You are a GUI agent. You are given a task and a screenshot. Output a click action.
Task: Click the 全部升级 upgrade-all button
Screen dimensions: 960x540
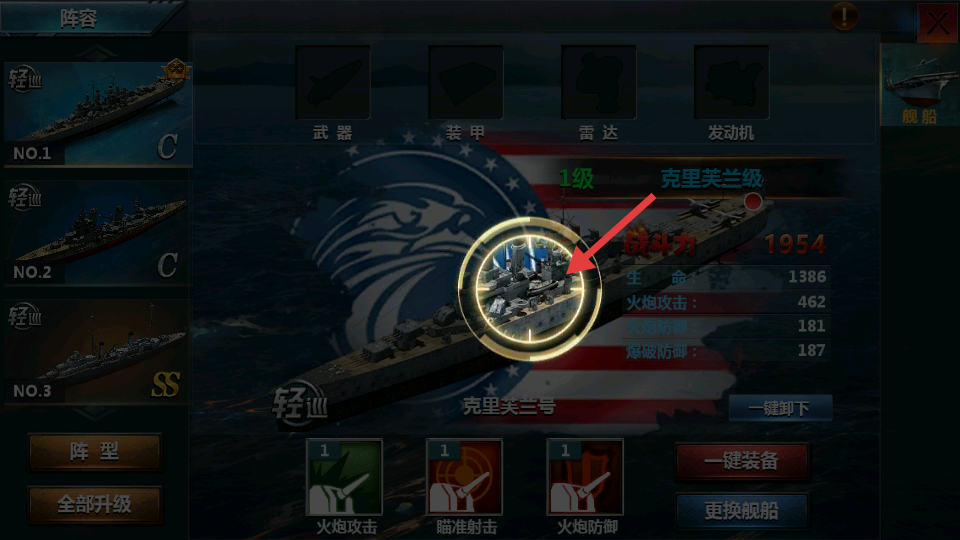[94, 505]
